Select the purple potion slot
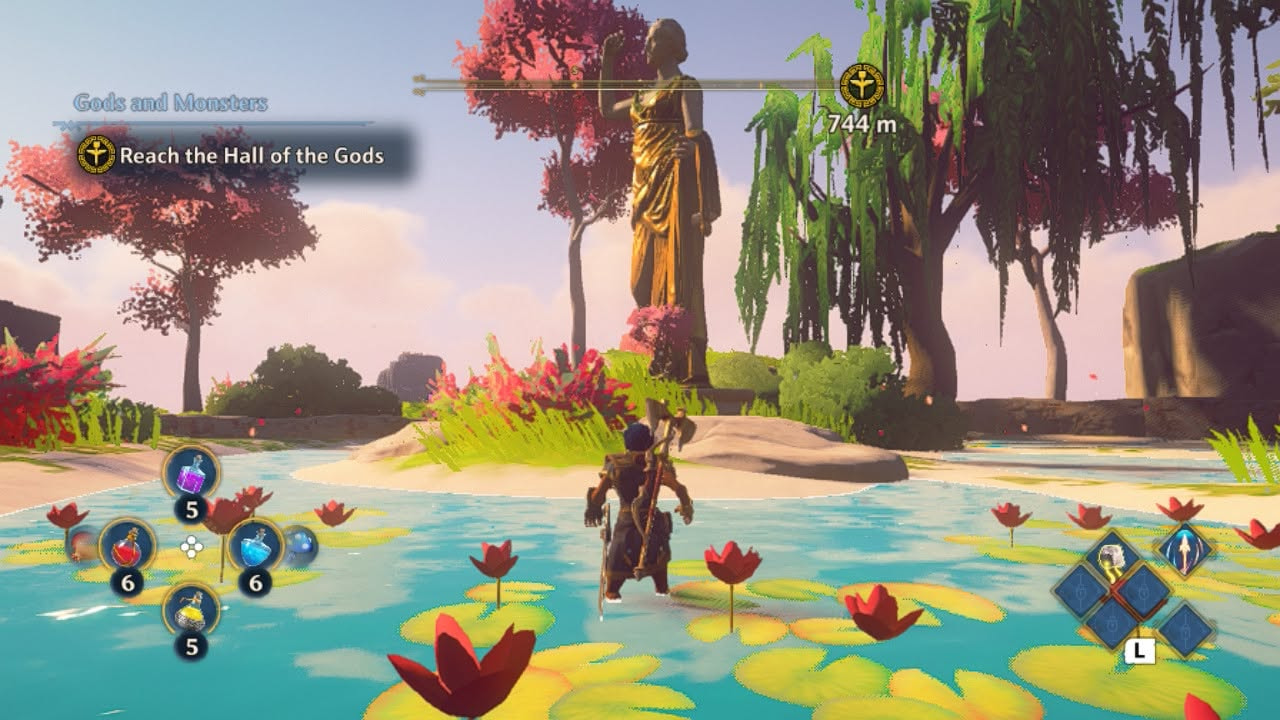 point(190,473)
